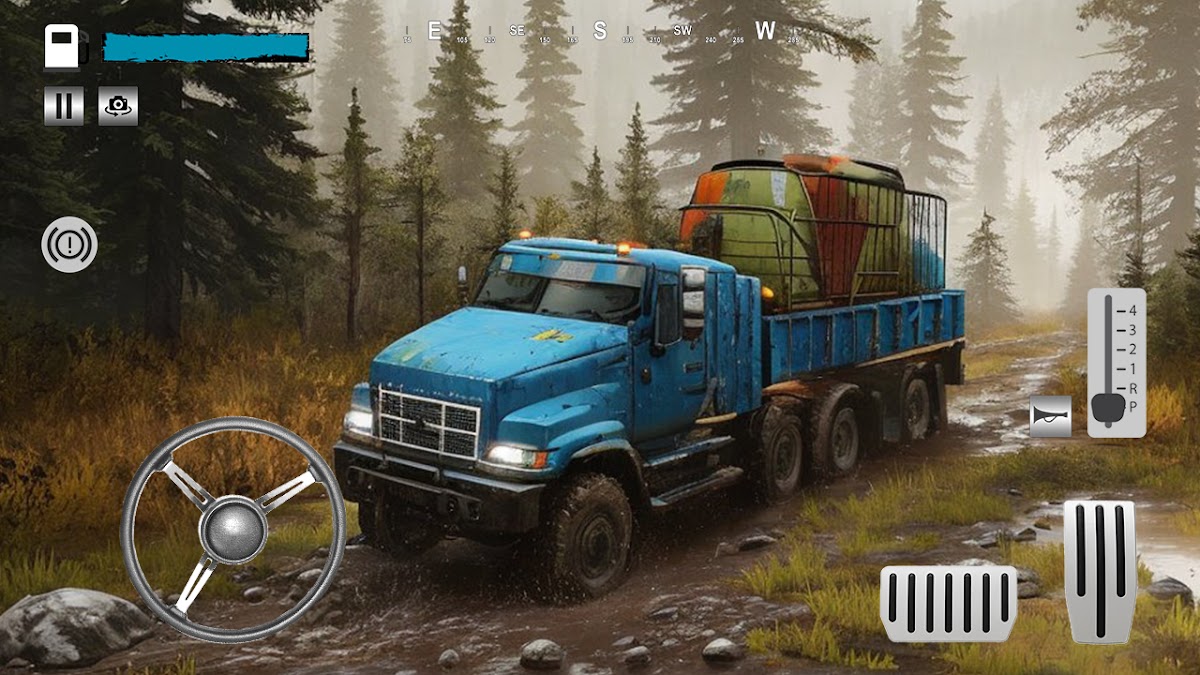The image size is (1200, 675).
Task: Step on the wide brake pedal
Action: point(948,604)
